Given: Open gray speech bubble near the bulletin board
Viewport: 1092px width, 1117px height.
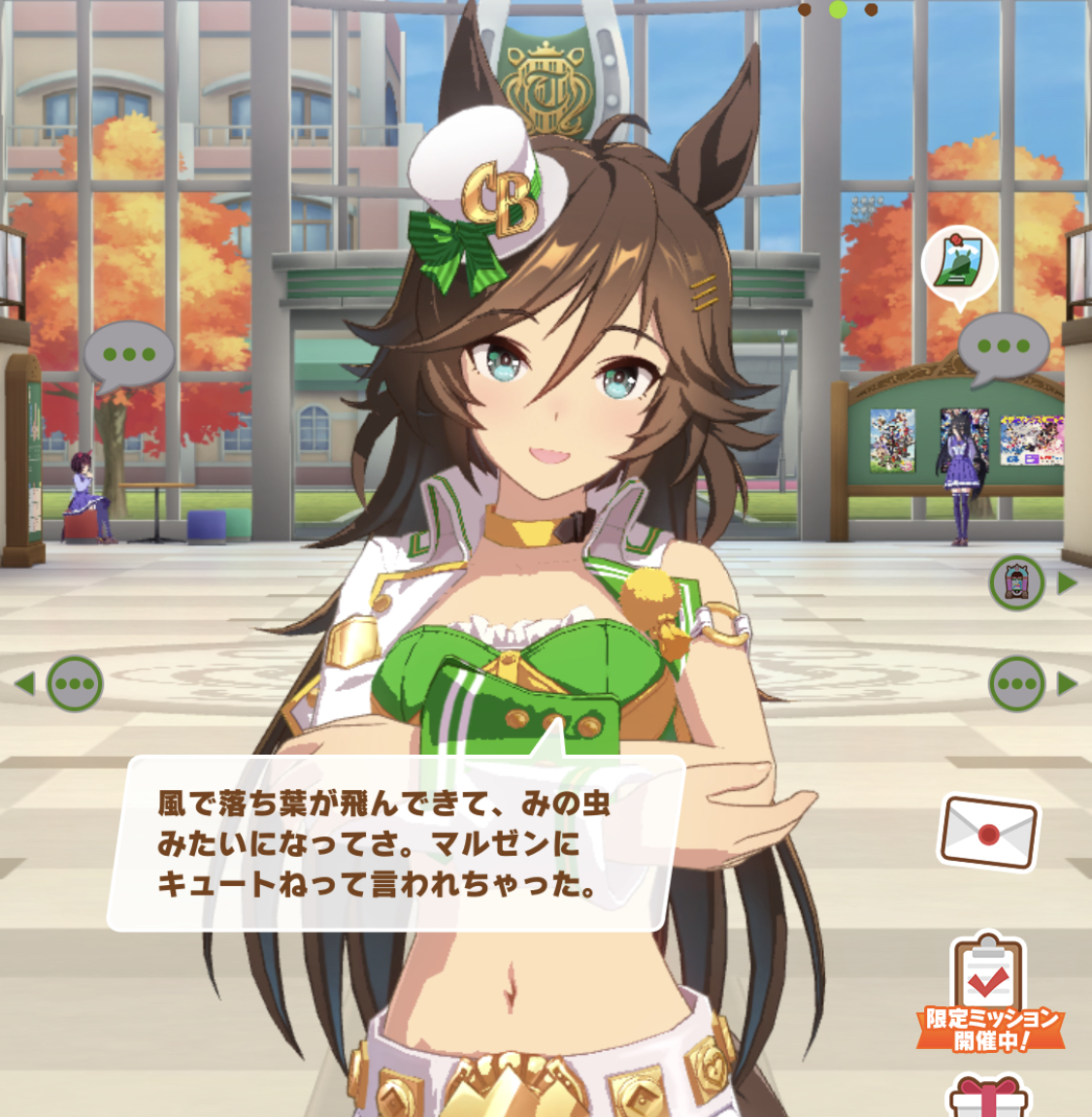Looking at the screenshot, I should pyautogui.click(x=1004, y=346).
